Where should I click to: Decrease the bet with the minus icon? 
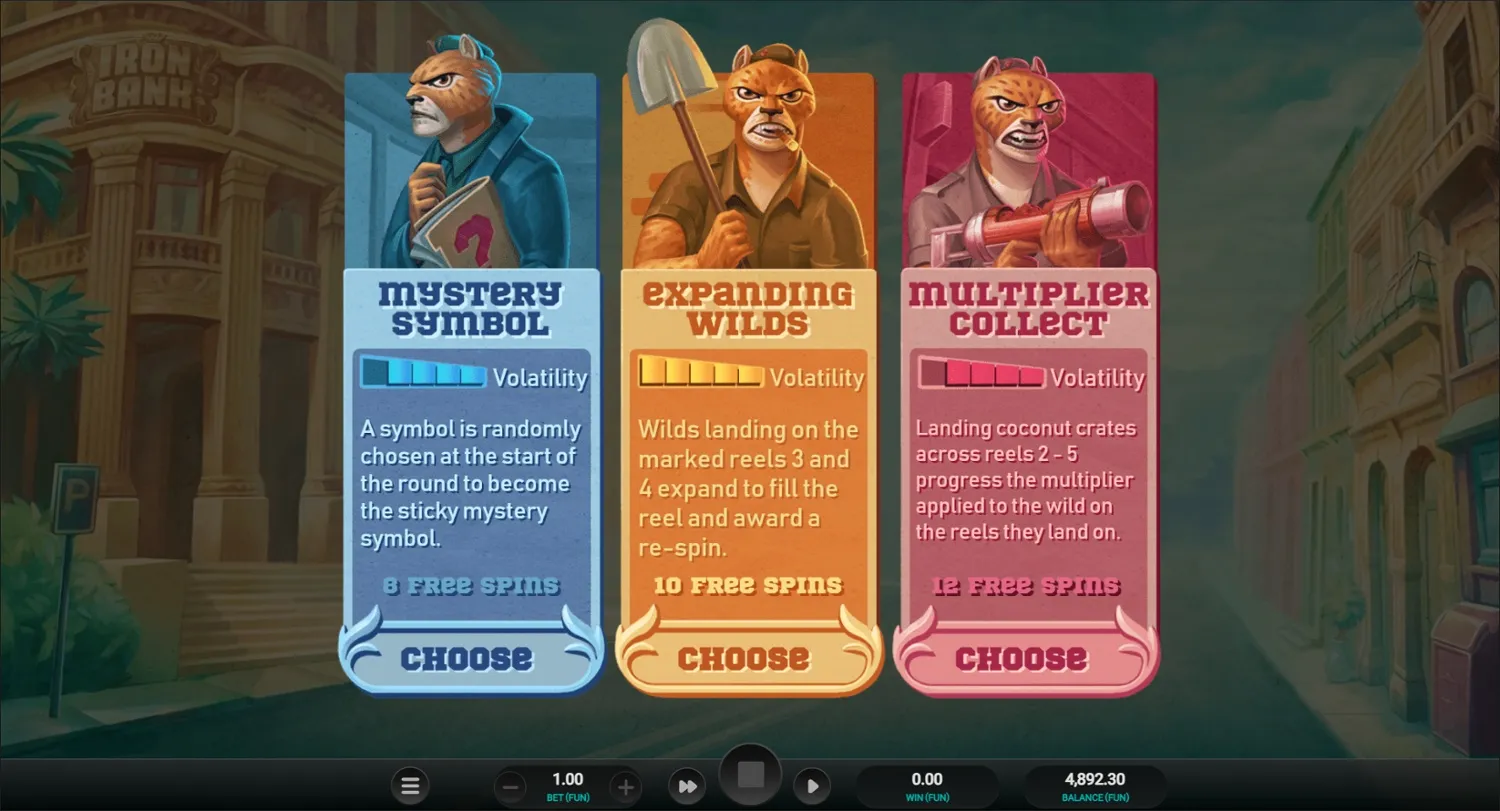click(x=511, y=785)
